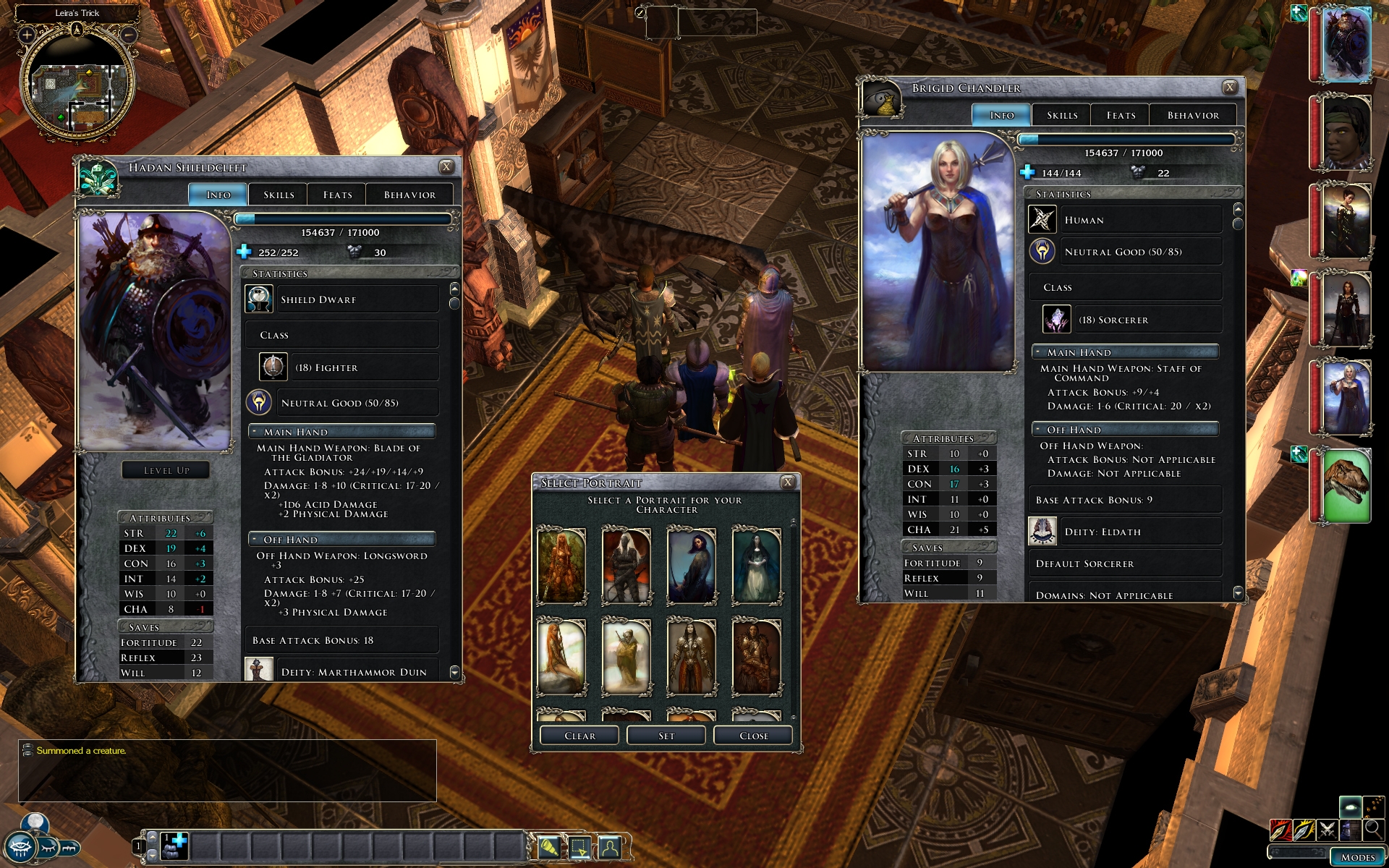
Task: Click the Level Up button
Action: 166,470
